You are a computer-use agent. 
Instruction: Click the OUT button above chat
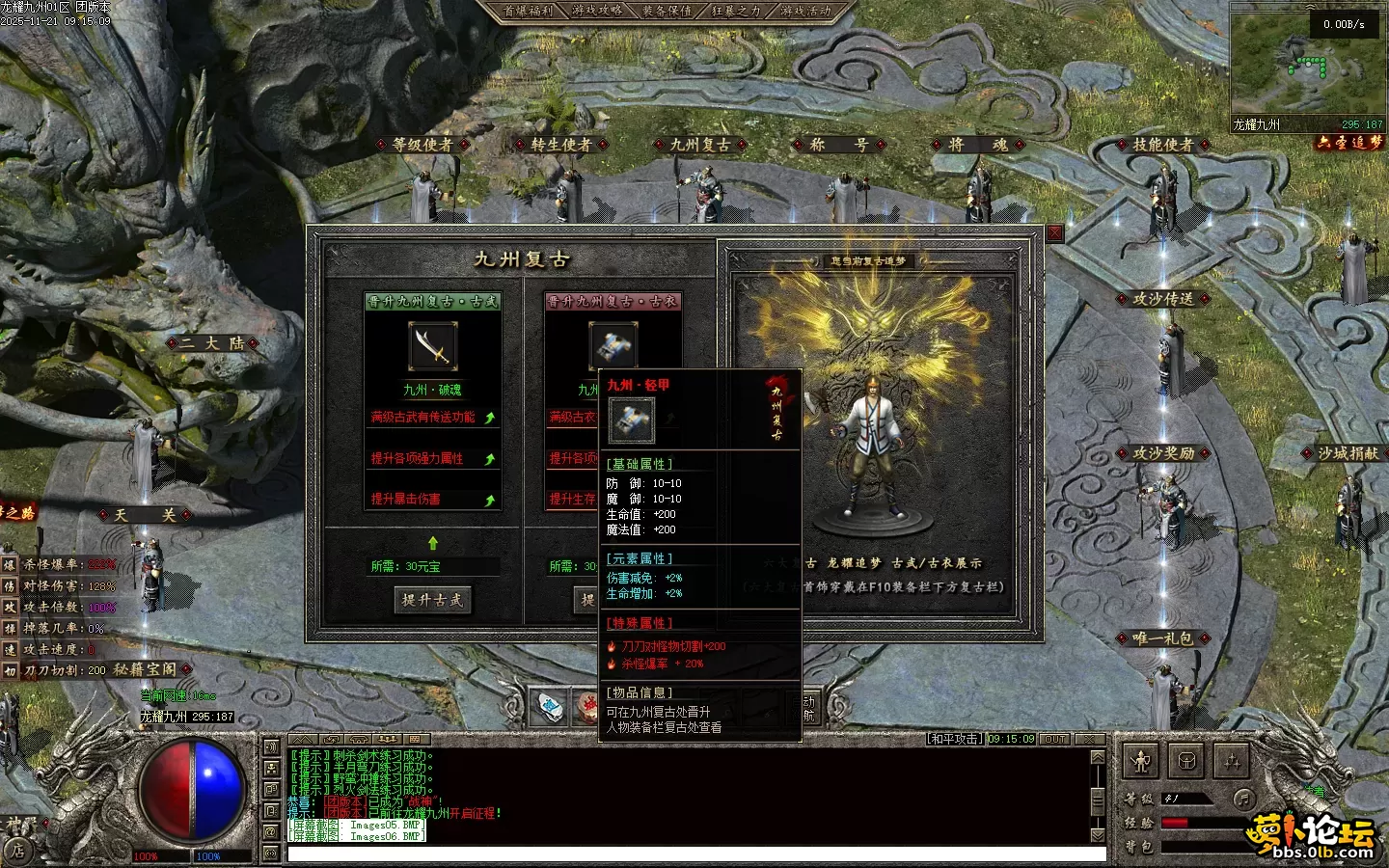pos(1055,739)
